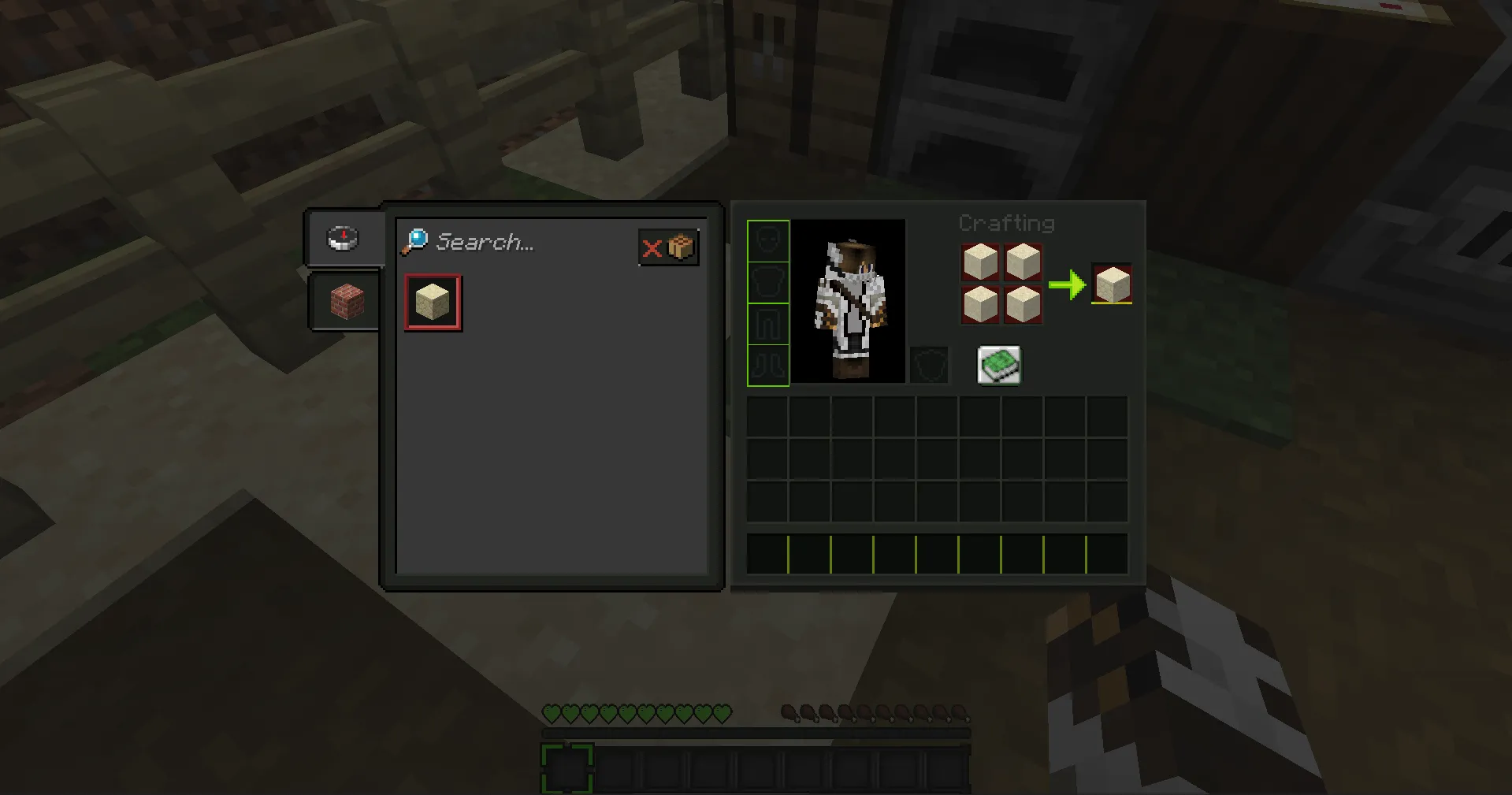Expand the recipe list by clicking the sand recipe

point(432,302)
